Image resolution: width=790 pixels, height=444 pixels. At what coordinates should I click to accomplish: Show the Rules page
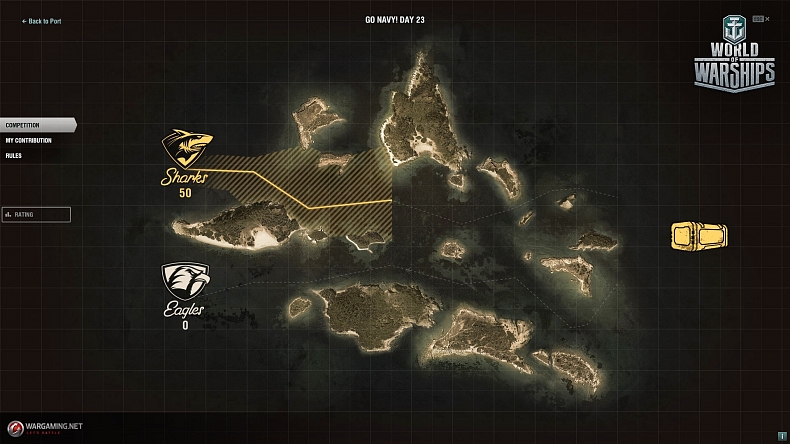[13, 156]
